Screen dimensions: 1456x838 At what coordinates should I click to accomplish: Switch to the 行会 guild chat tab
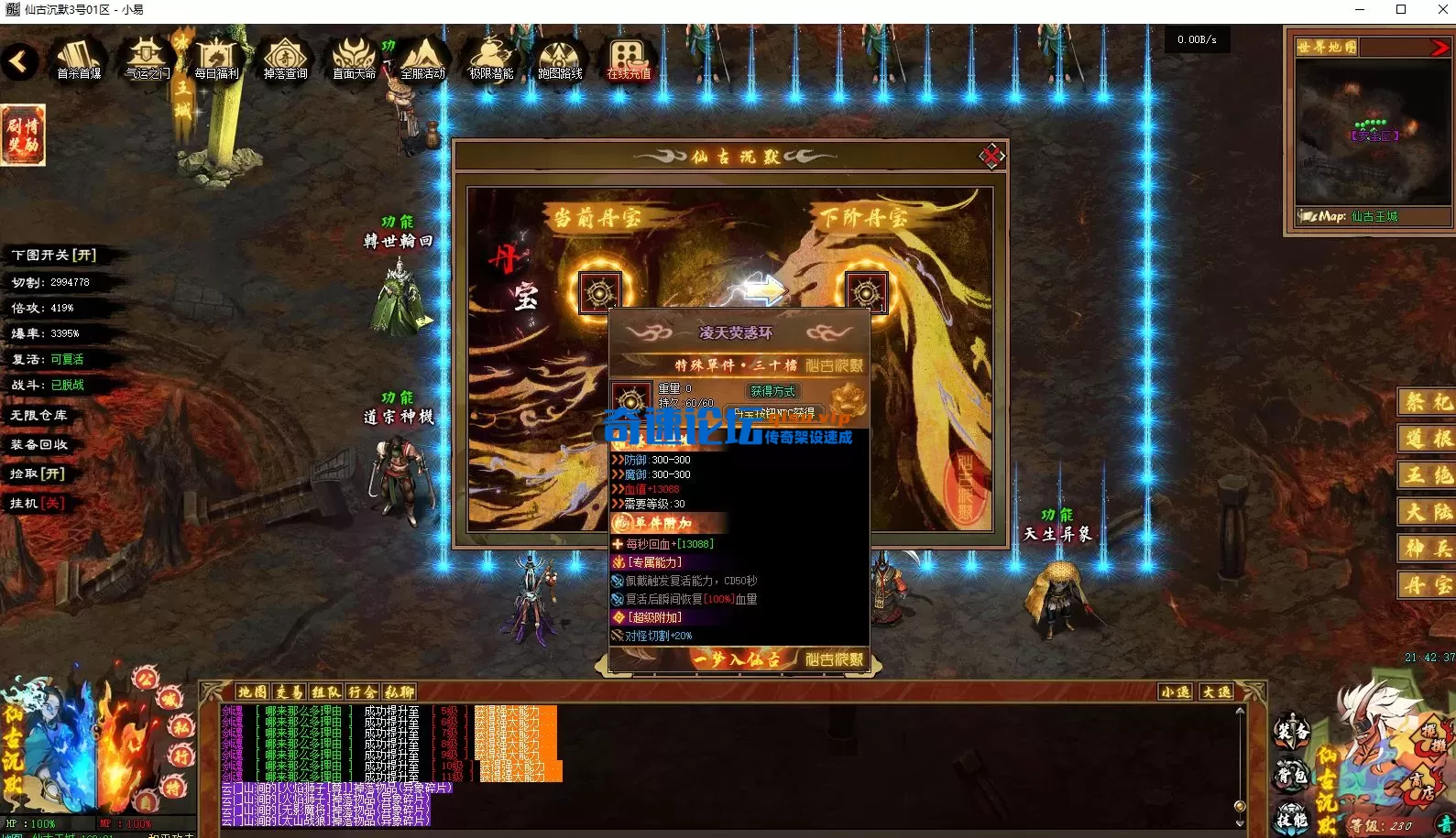[x=362, y=692]
